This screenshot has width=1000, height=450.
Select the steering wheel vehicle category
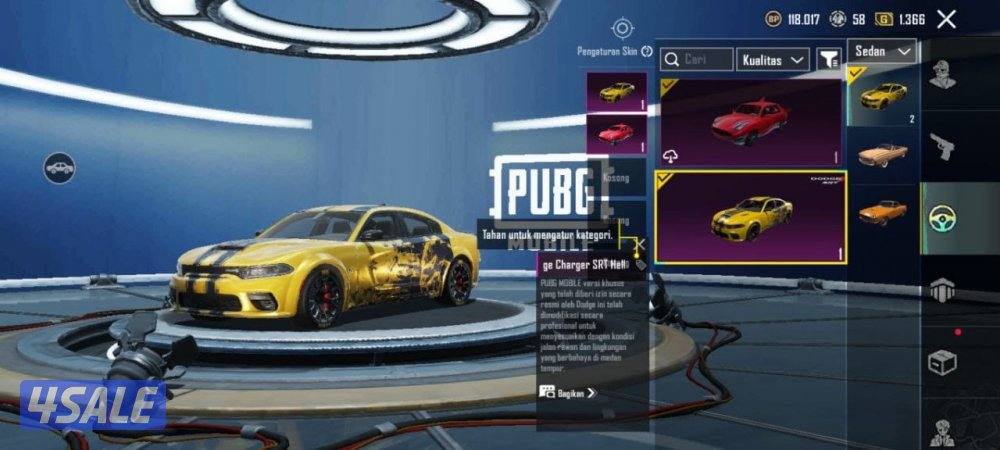[941, 219]
